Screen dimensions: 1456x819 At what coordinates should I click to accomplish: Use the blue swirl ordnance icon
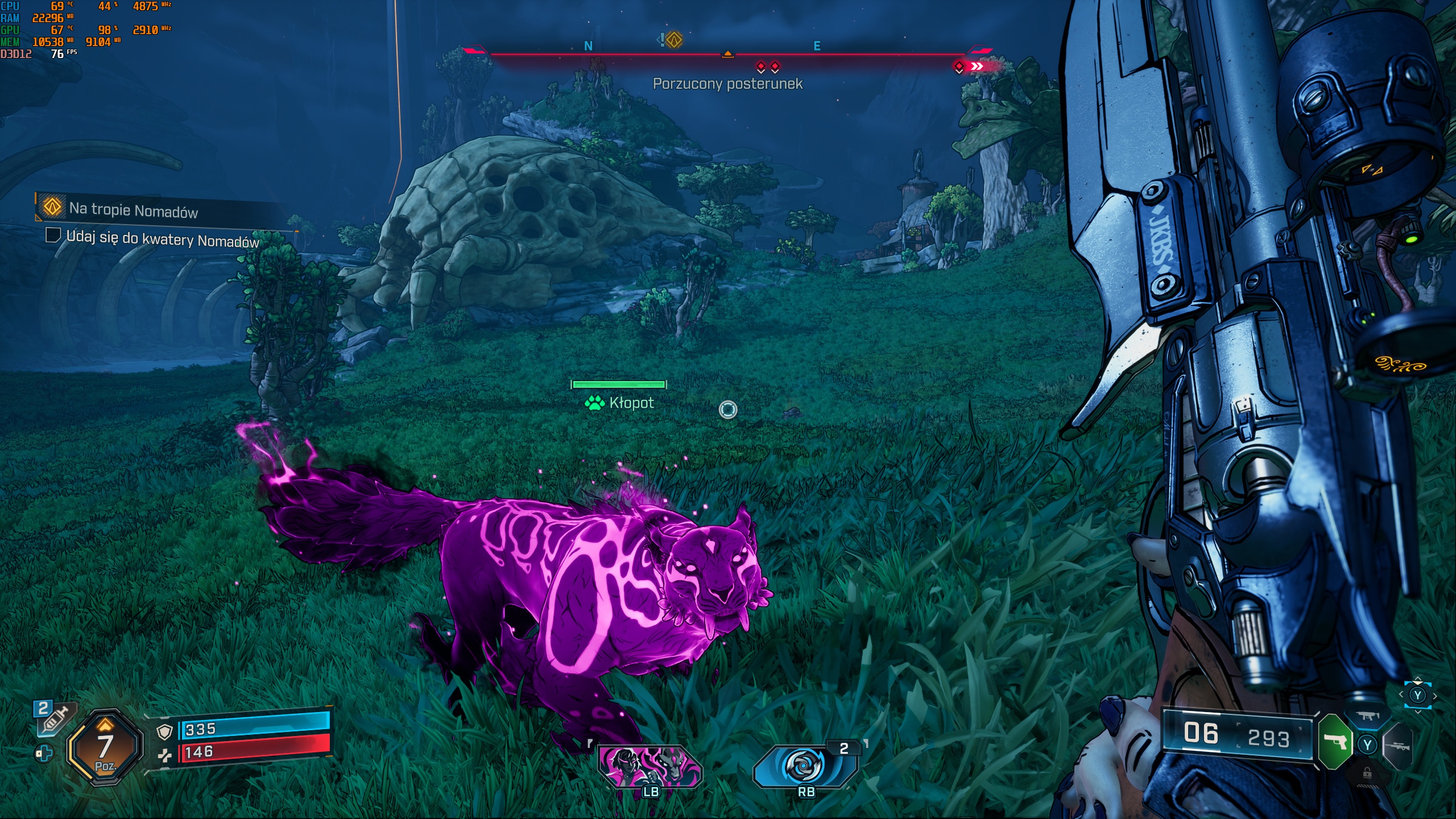[805, 766]
